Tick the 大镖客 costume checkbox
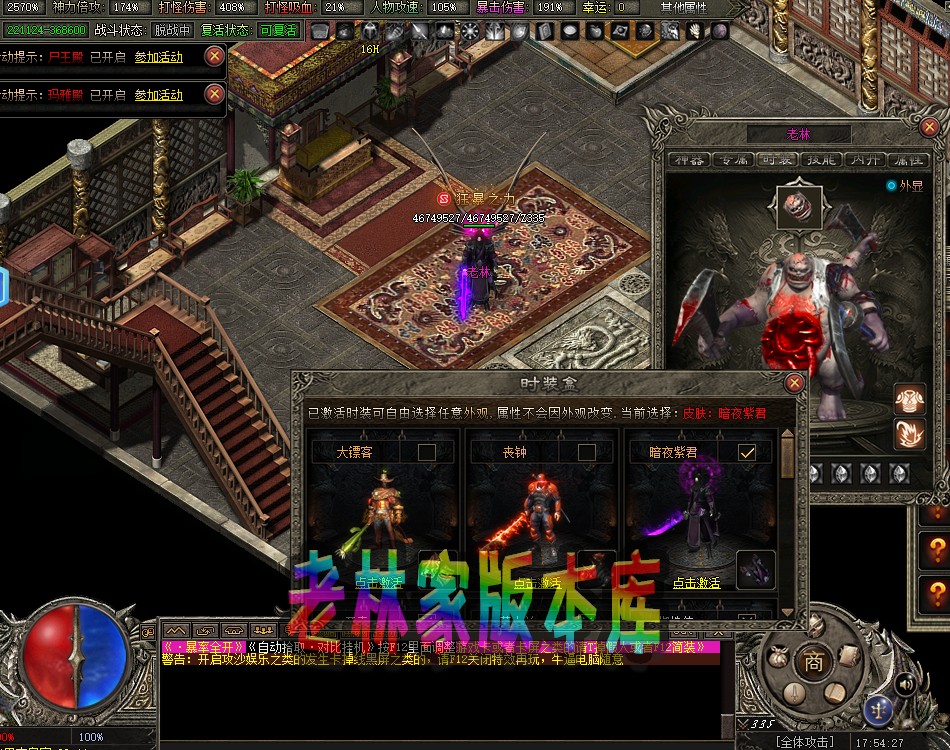Viewport: 950px width, 750px height. point(427,453)
